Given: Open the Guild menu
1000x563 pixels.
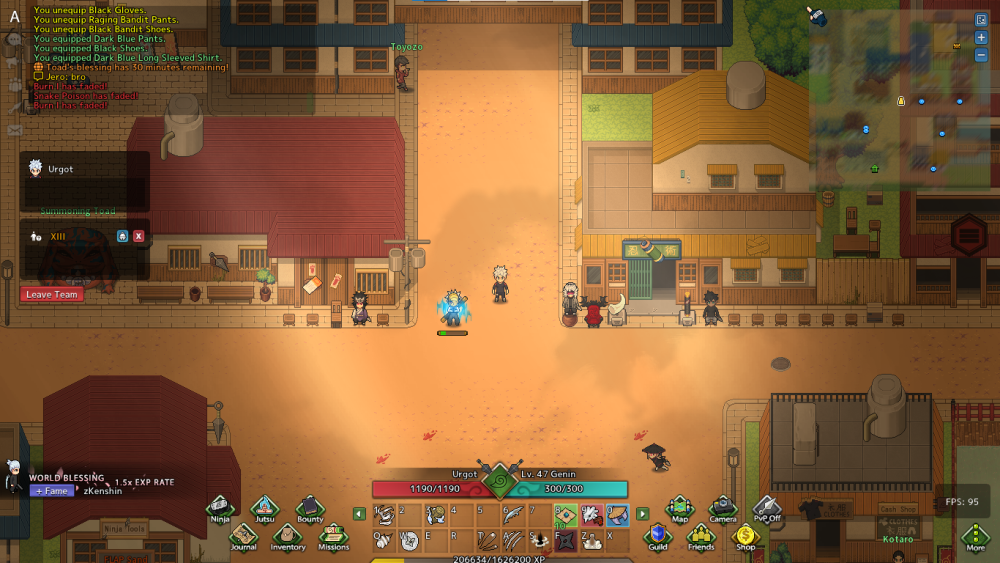Looking at the screenshot, I should [658, 537].
